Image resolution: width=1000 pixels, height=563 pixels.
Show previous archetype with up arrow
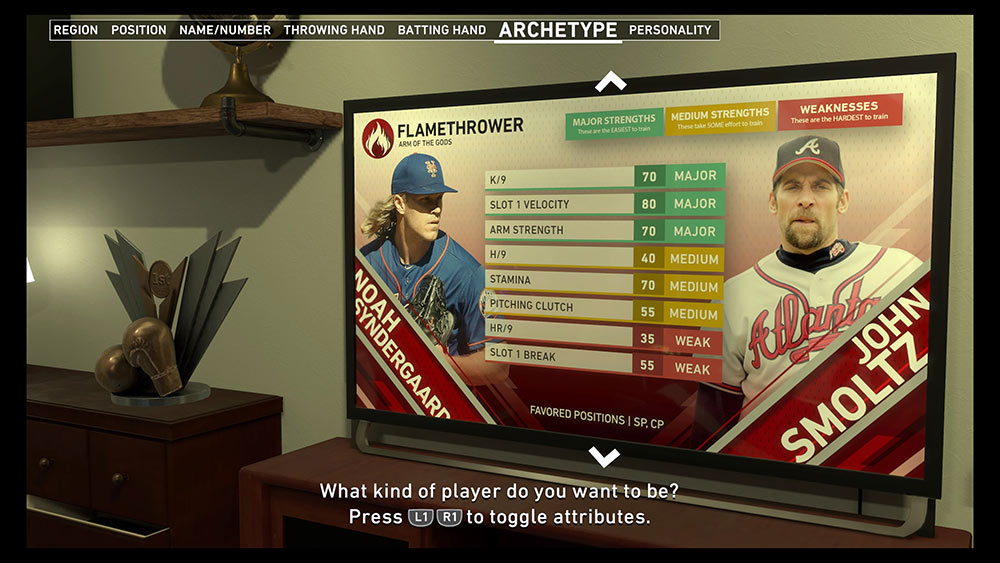[x=610, y=82]
